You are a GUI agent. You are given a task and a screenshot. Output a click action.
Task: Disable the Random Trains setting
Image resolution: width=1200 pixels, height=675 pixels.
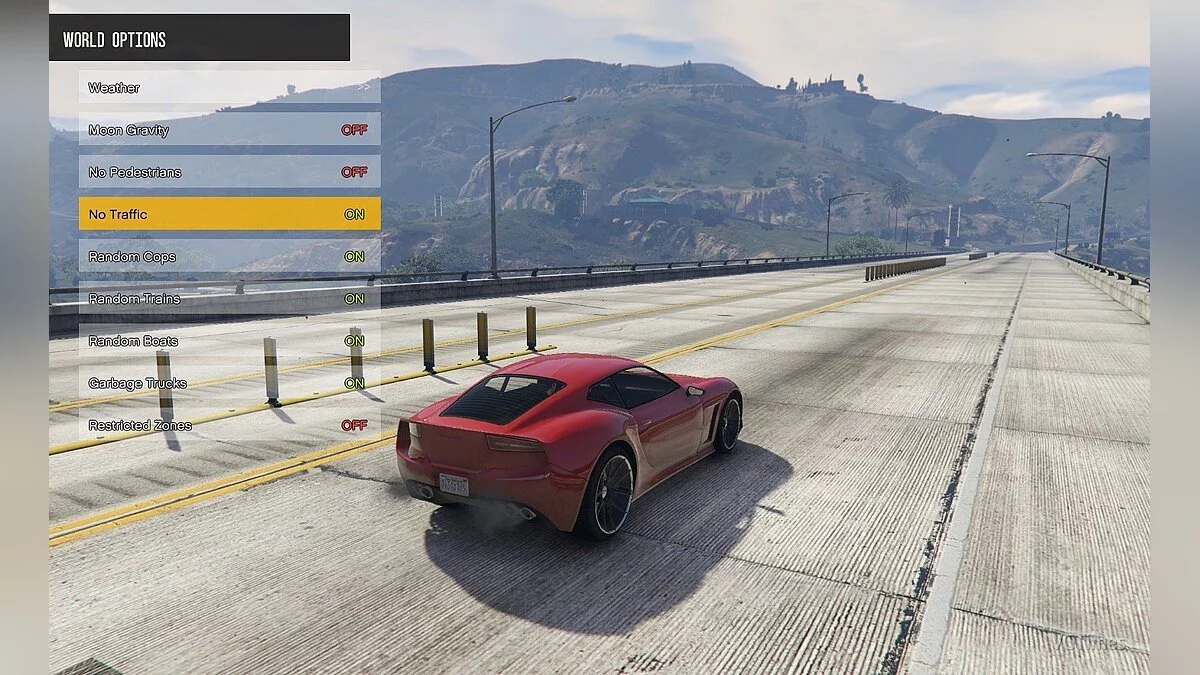tap(229, 298)
